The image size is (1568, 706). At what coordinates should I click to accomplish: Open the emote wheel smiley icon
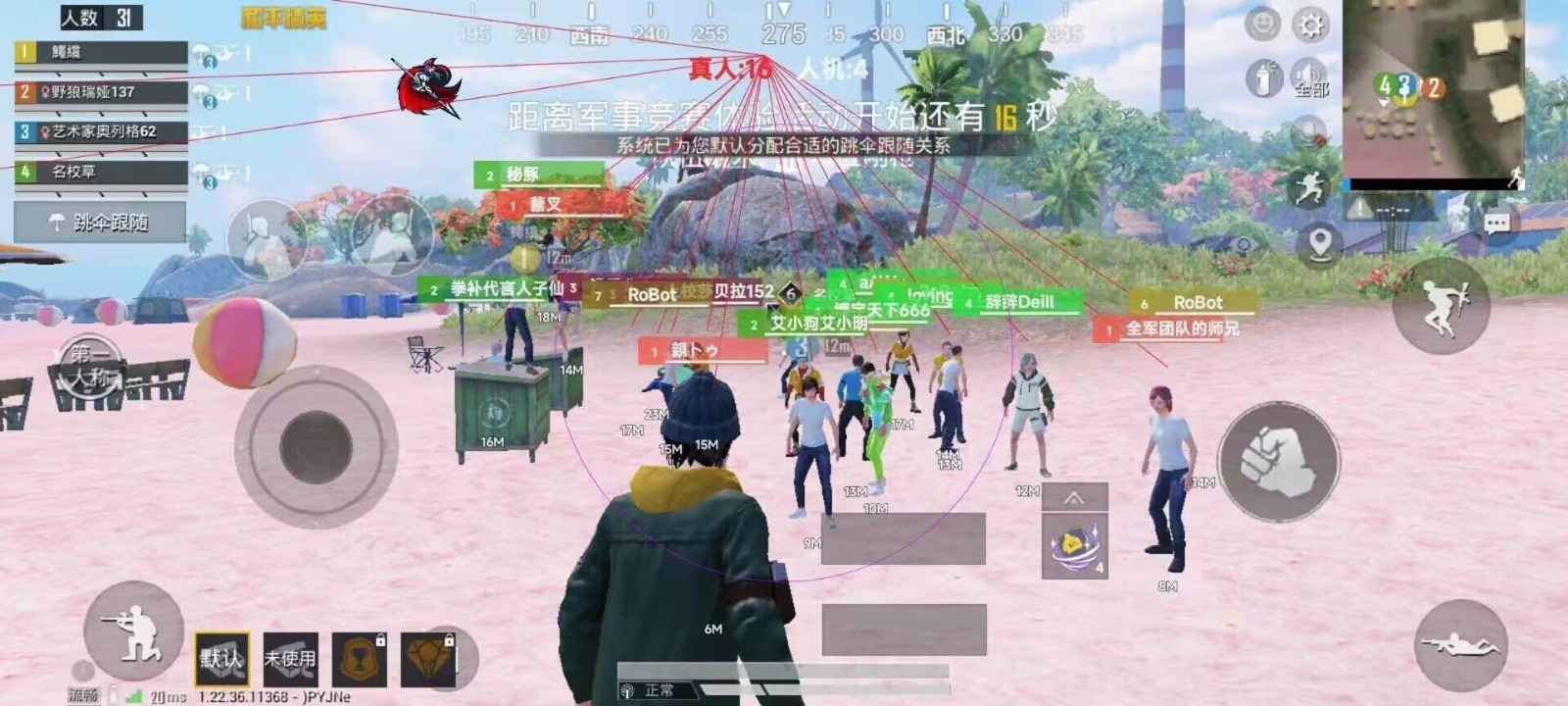coord(1260,25)
